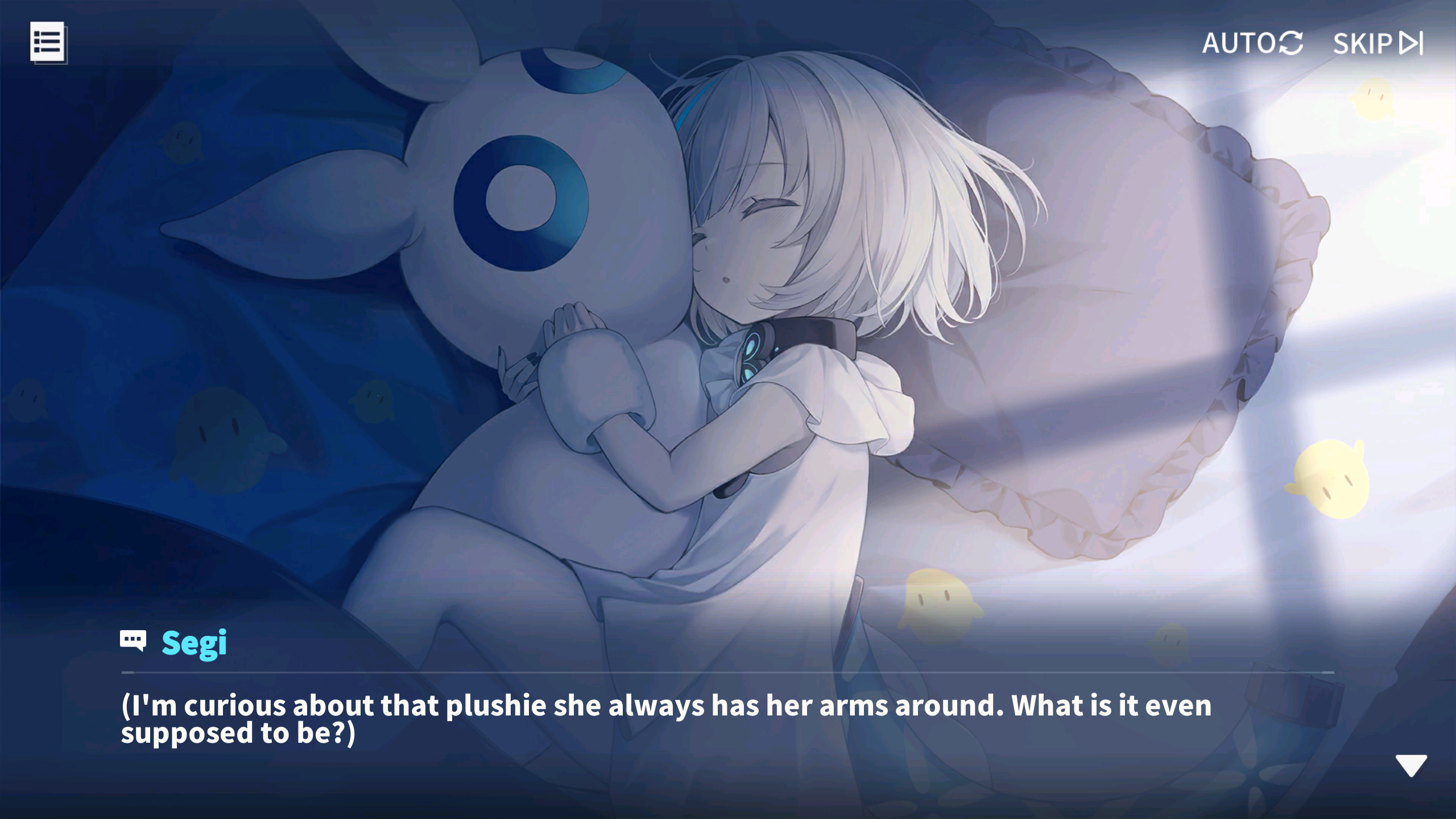
Task: Open the dialogue log list icon
Action: pos(48,43)
